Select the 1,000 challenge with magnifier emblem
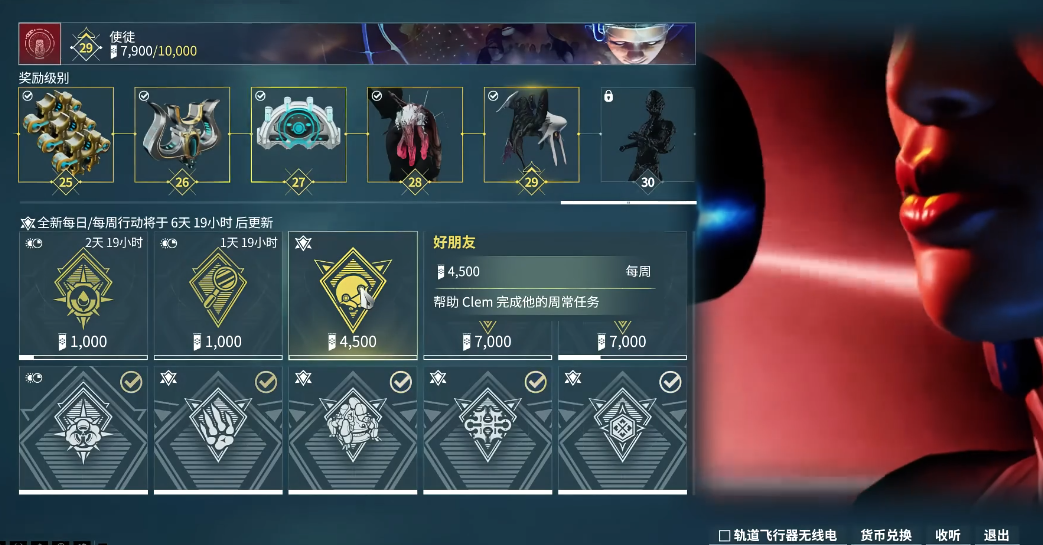This screenshot has width=1043, height=545. coord(218,295)
